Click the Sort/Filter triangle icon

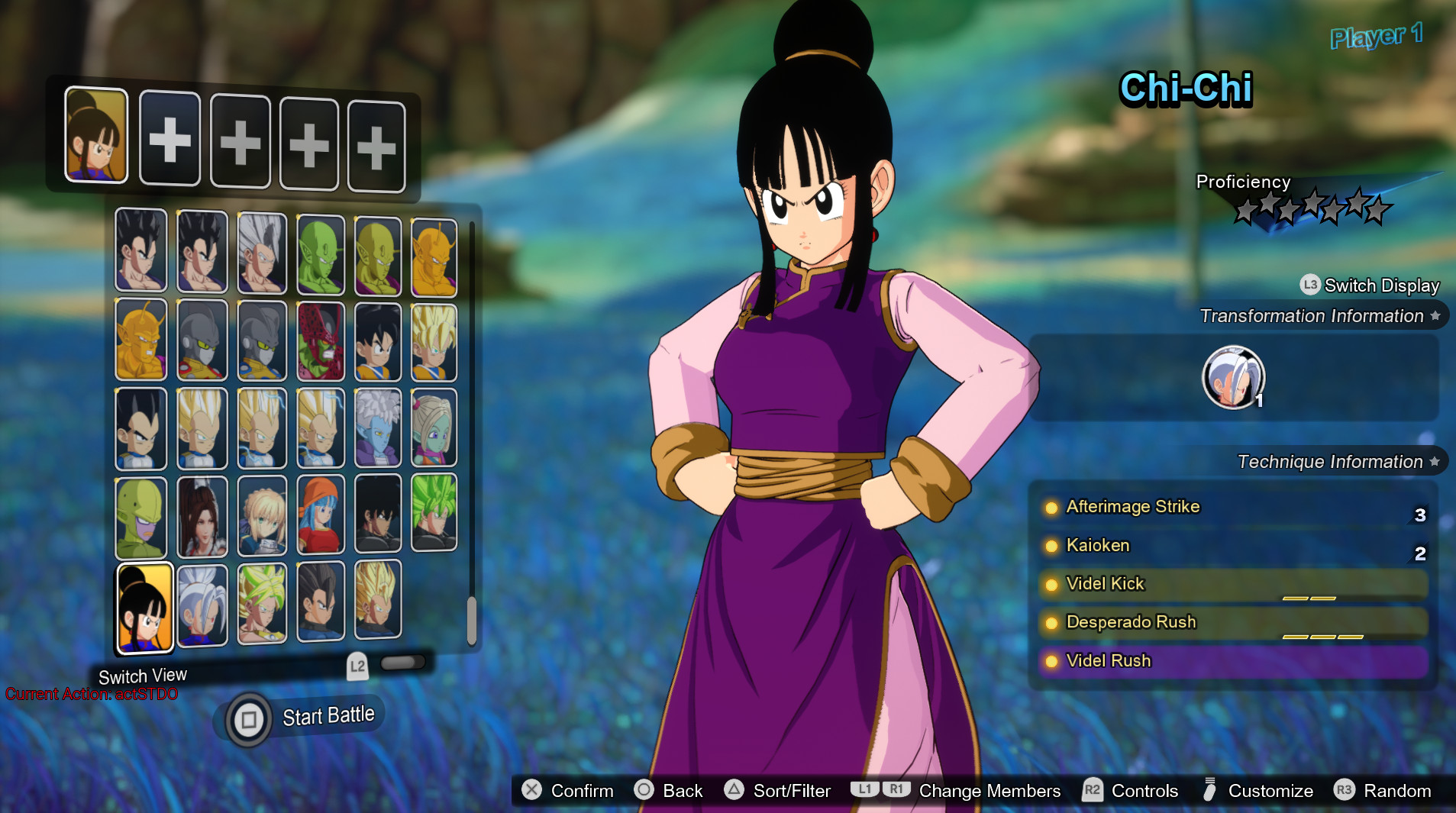tap(734, 791)
